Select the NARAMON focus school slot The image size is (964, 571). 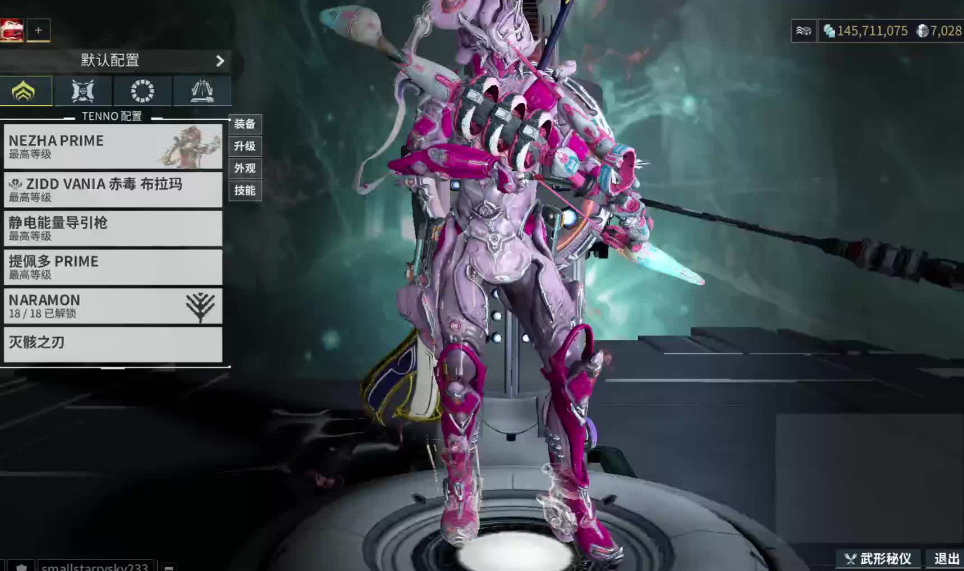click(113, 306)
